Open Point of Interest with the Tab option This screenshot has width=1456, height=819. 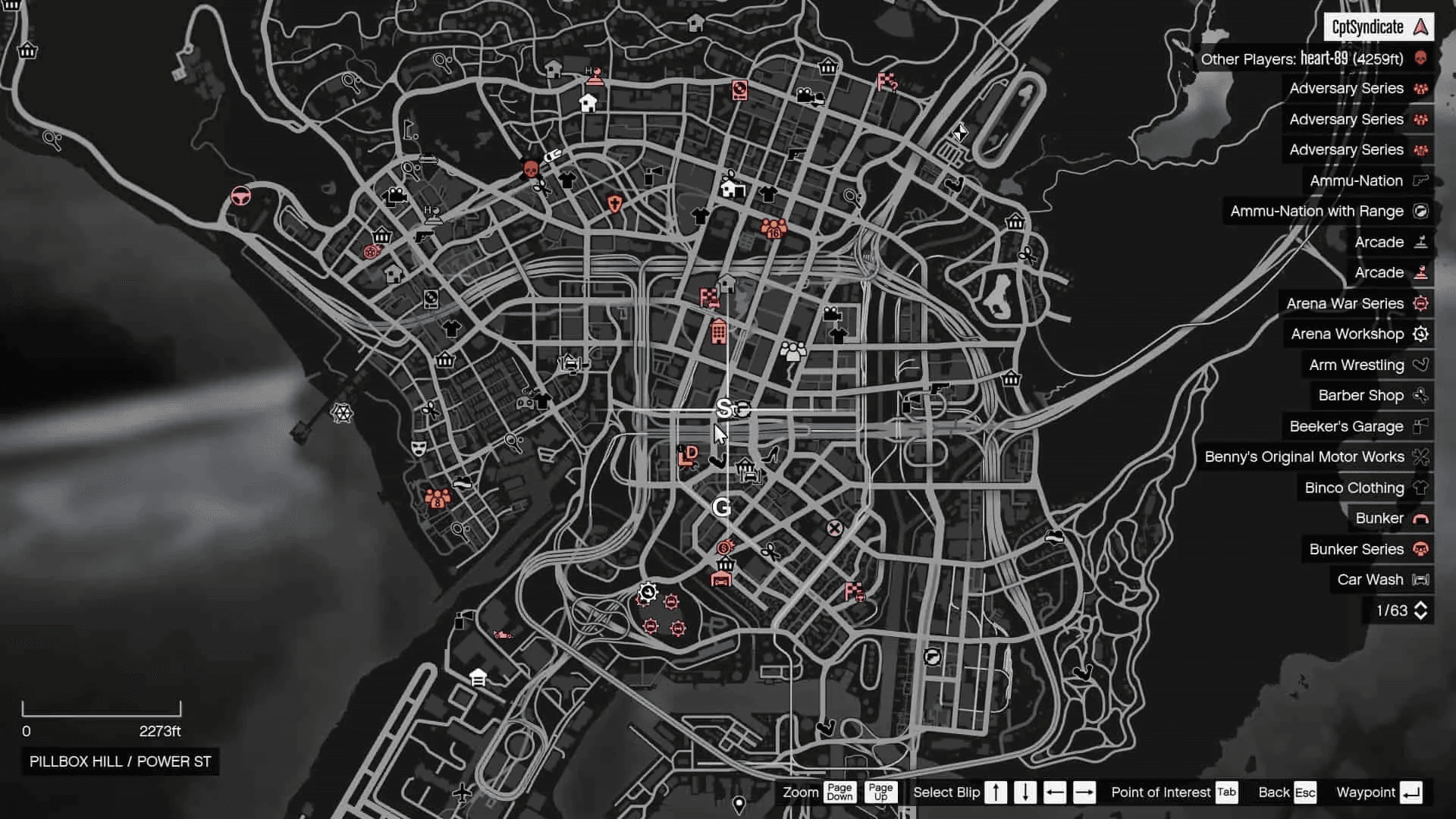1225,792
